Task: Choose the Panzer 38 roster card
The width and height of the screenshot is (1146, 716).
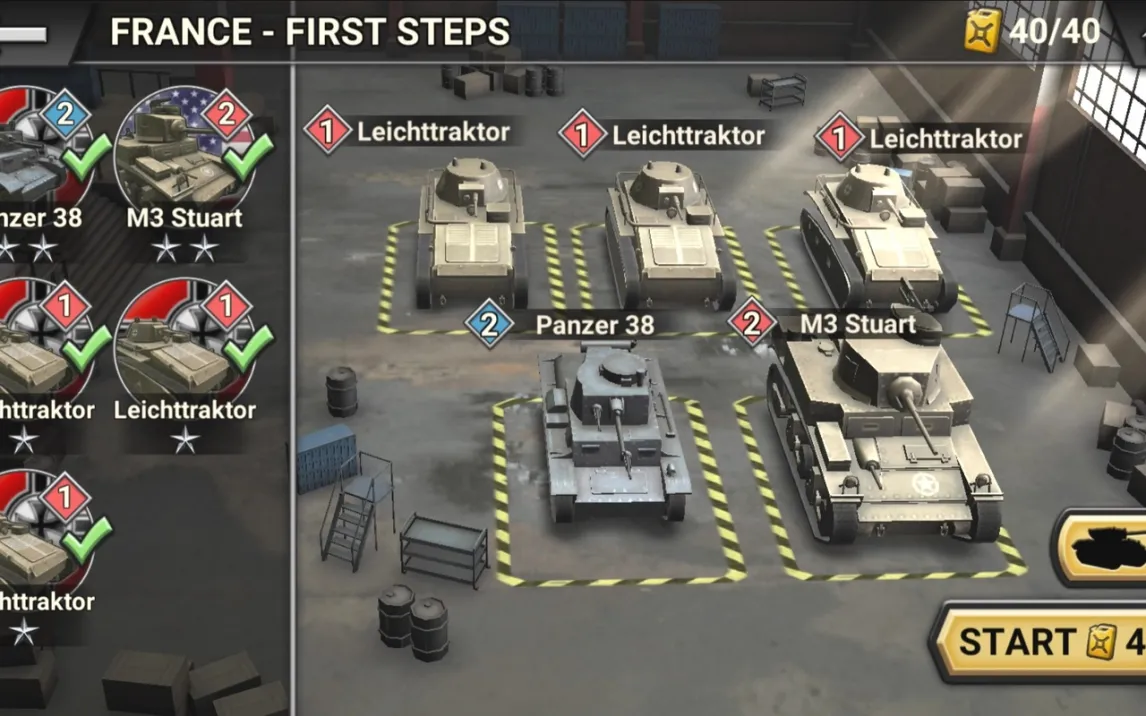Action: click(42, 160)
